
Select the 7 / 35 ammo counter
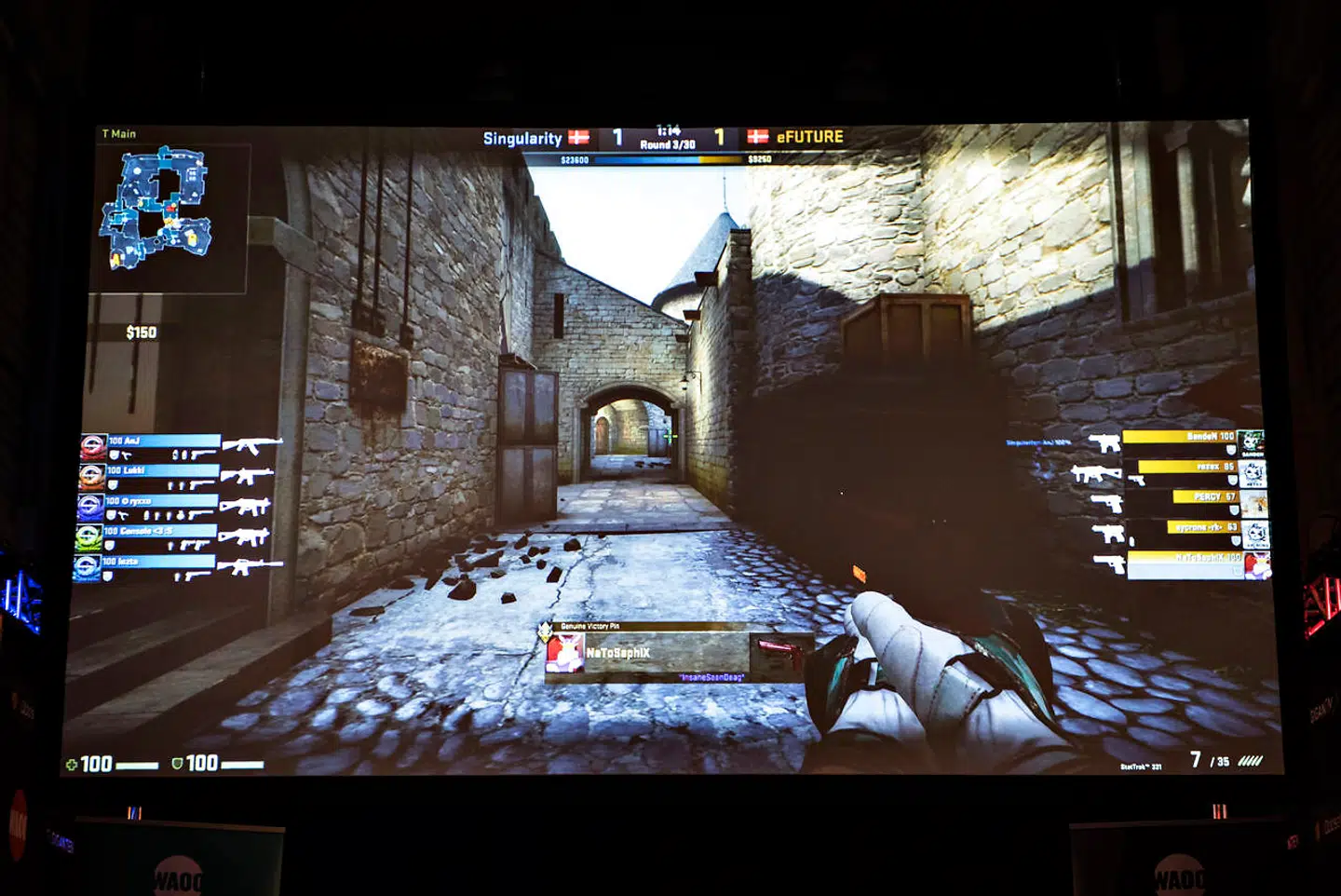(x=1211, y=759)
